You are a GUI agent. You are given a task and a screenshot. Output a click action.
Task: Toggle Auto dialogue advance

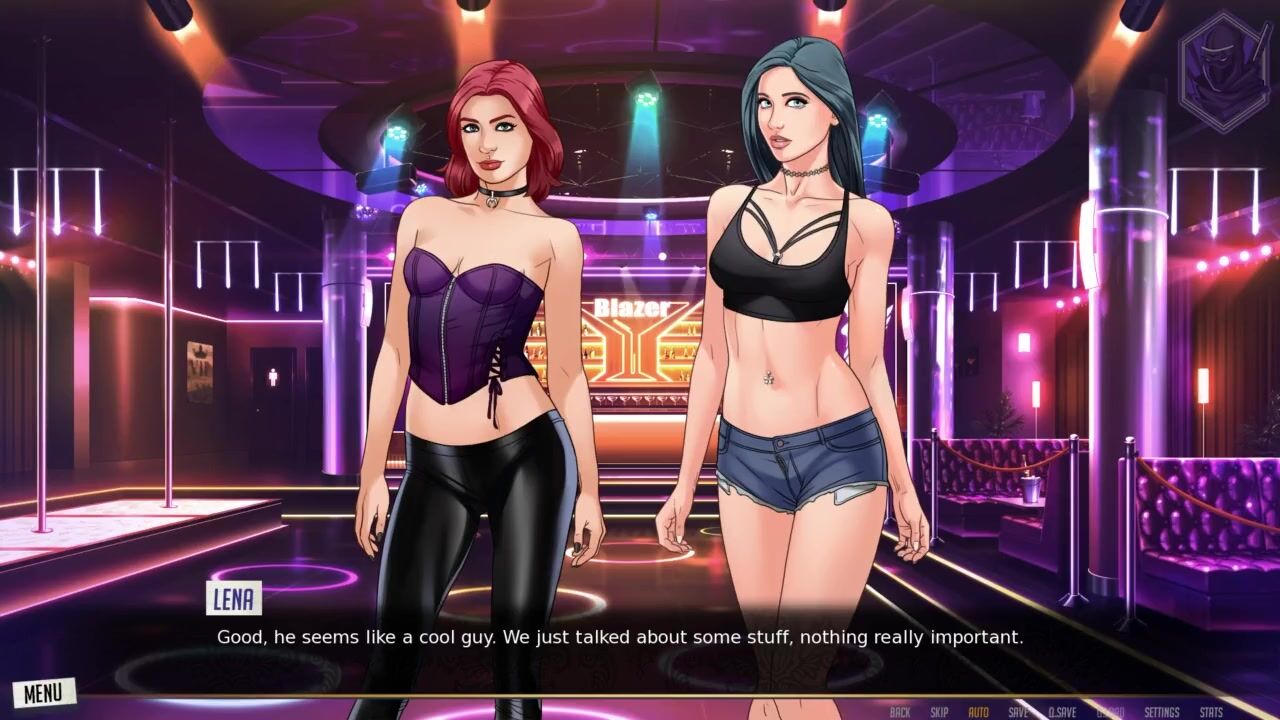[978, 712]
